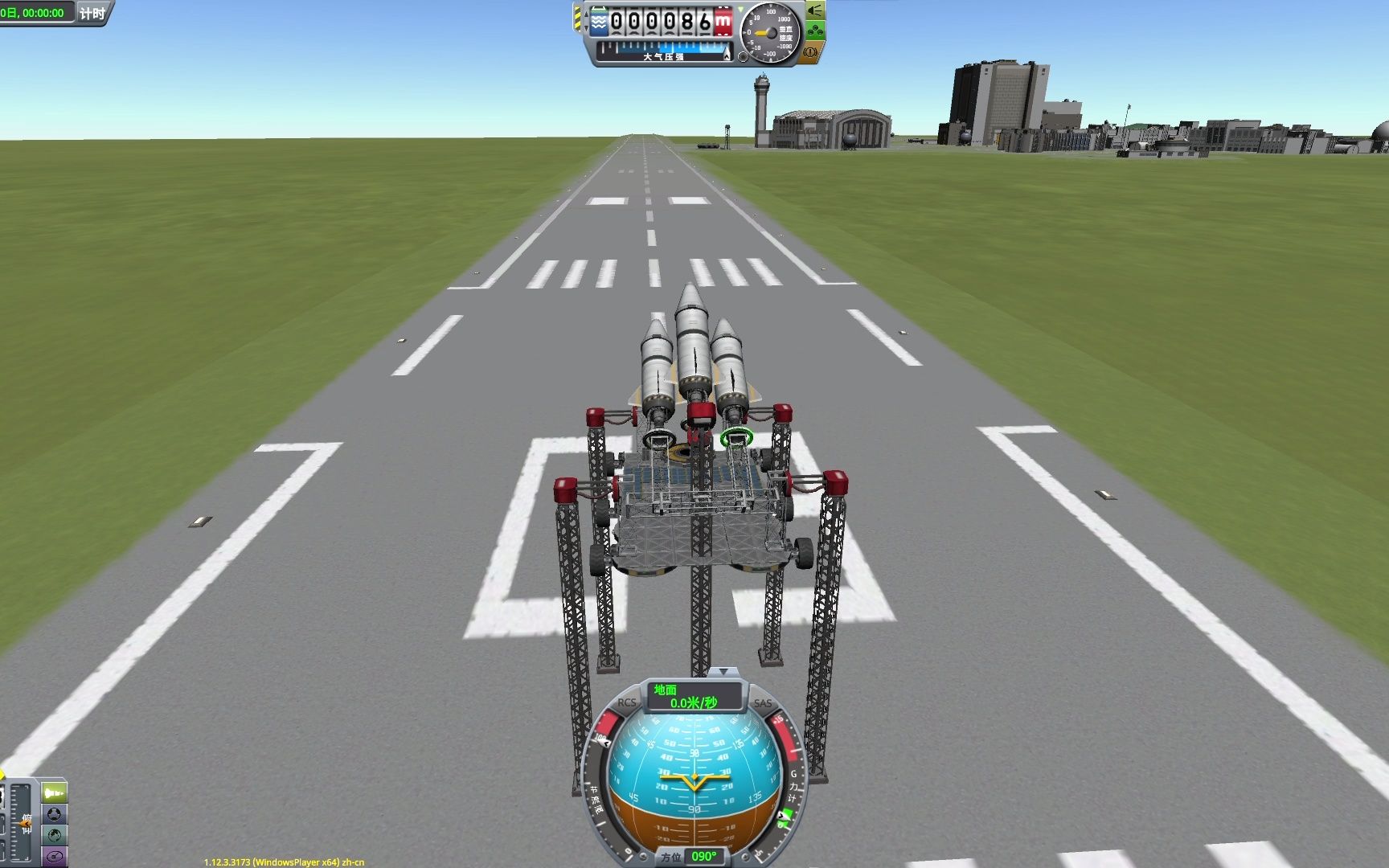Select the purple speedometer icon in bottom-left stack

[54, 856]
